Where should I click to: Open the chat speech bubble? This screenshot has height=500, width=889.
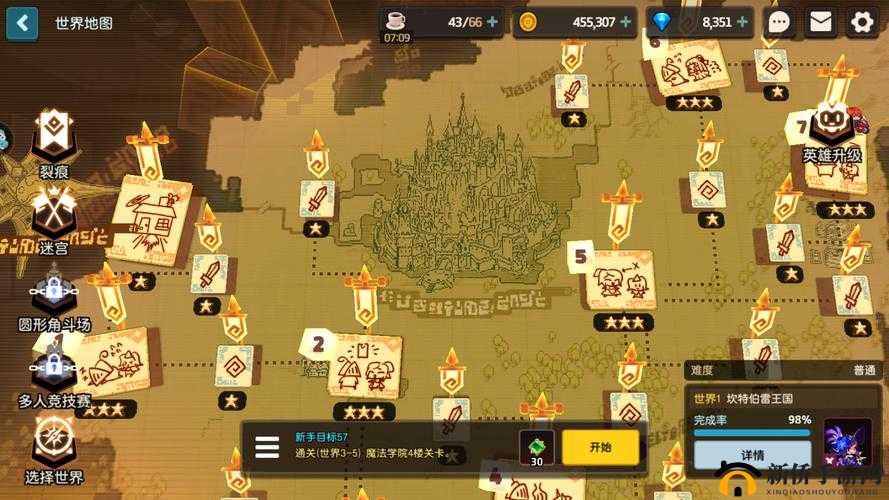click(779, 22)
